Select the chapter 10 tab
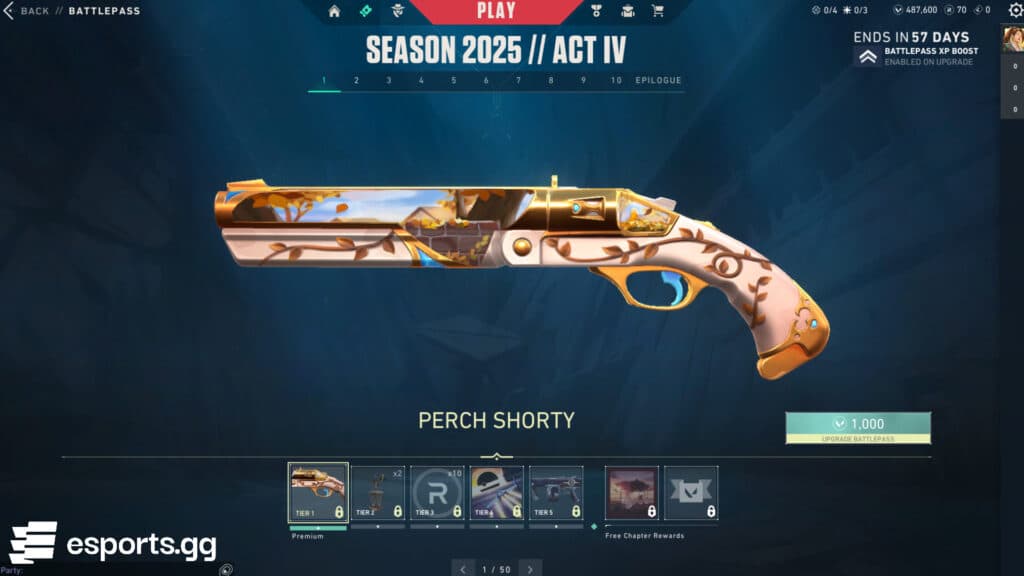1024x576 pixels. tap(616, 80)
